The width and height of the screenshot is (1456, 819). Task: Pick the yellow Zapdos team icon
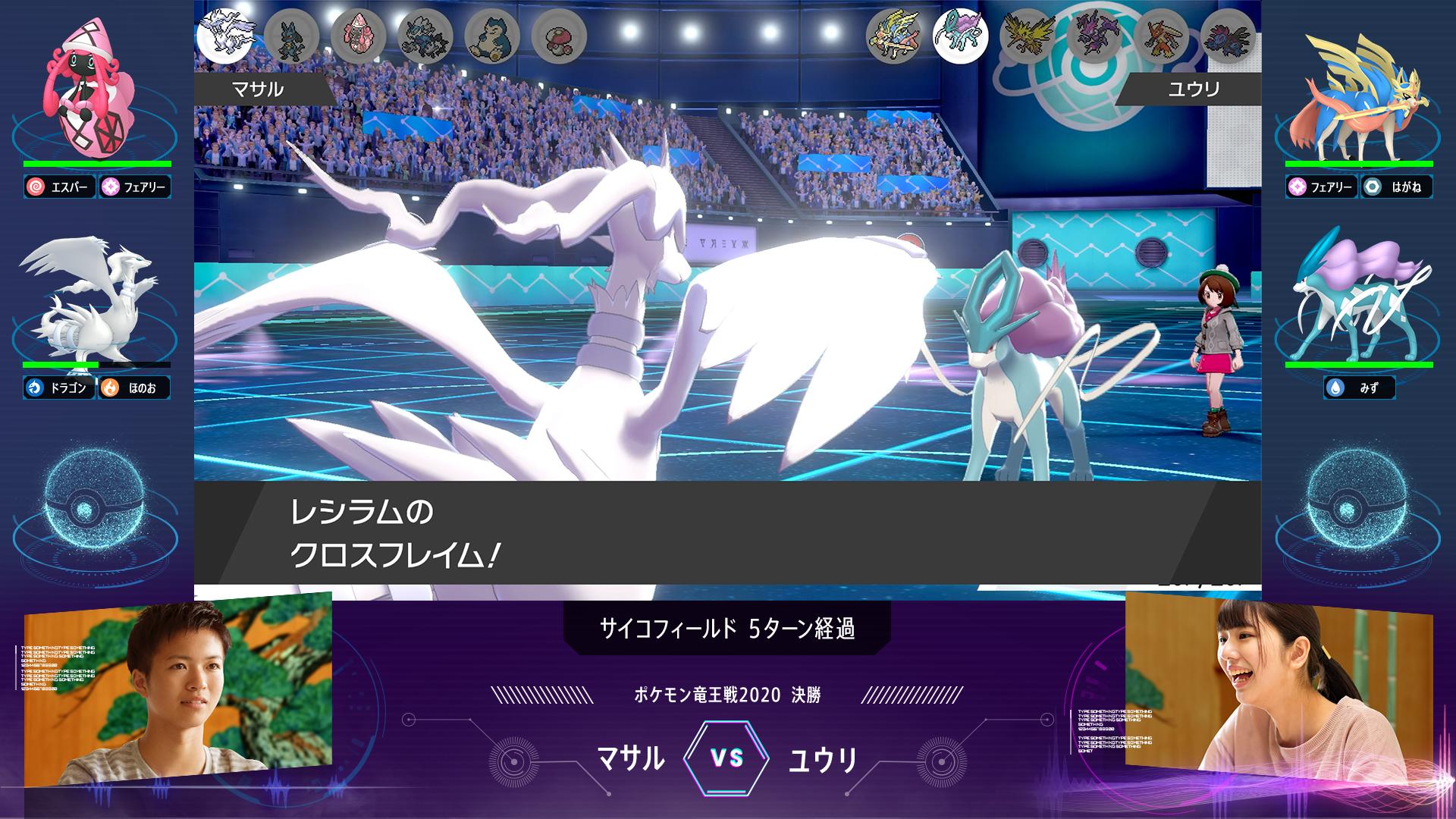[x=1028, y=36]
